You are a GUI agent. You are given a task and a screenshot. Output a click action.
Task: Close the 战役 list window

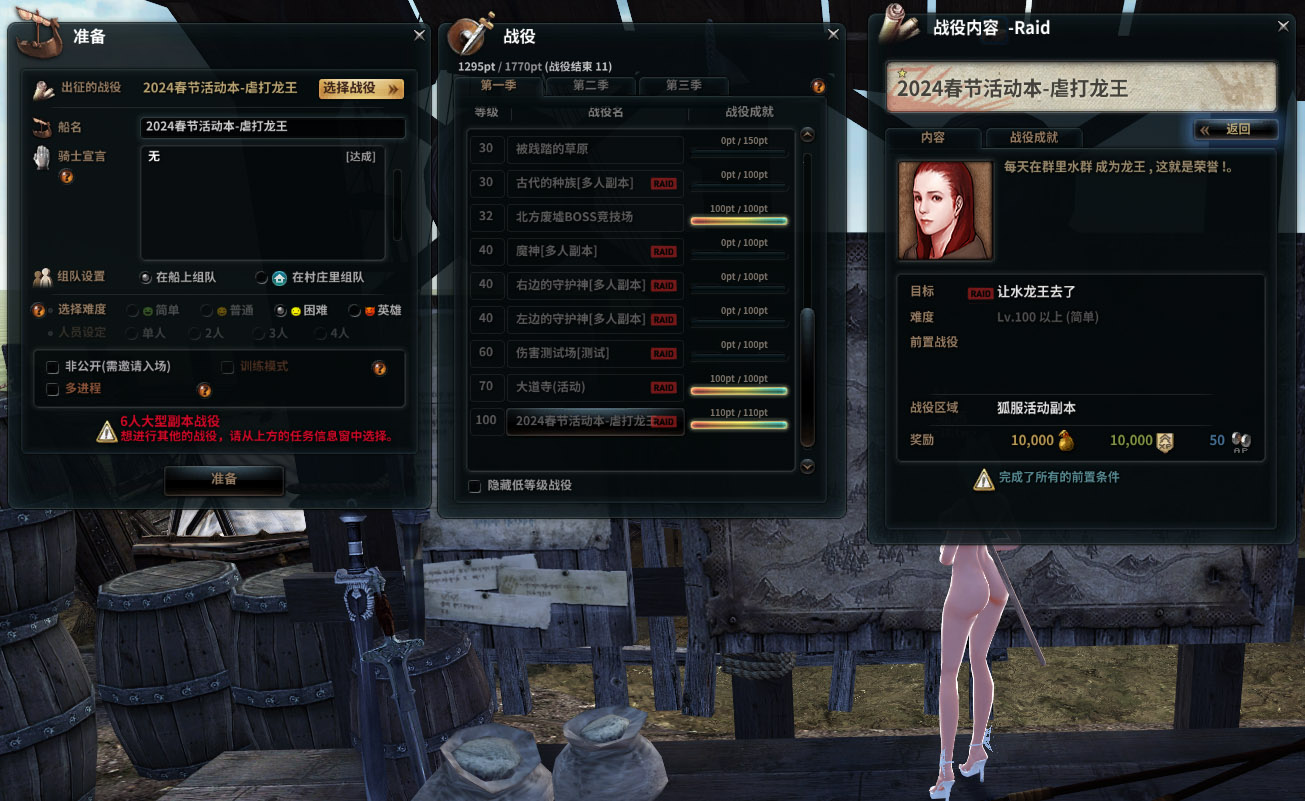pyautogui.click(x=833, y=35)
